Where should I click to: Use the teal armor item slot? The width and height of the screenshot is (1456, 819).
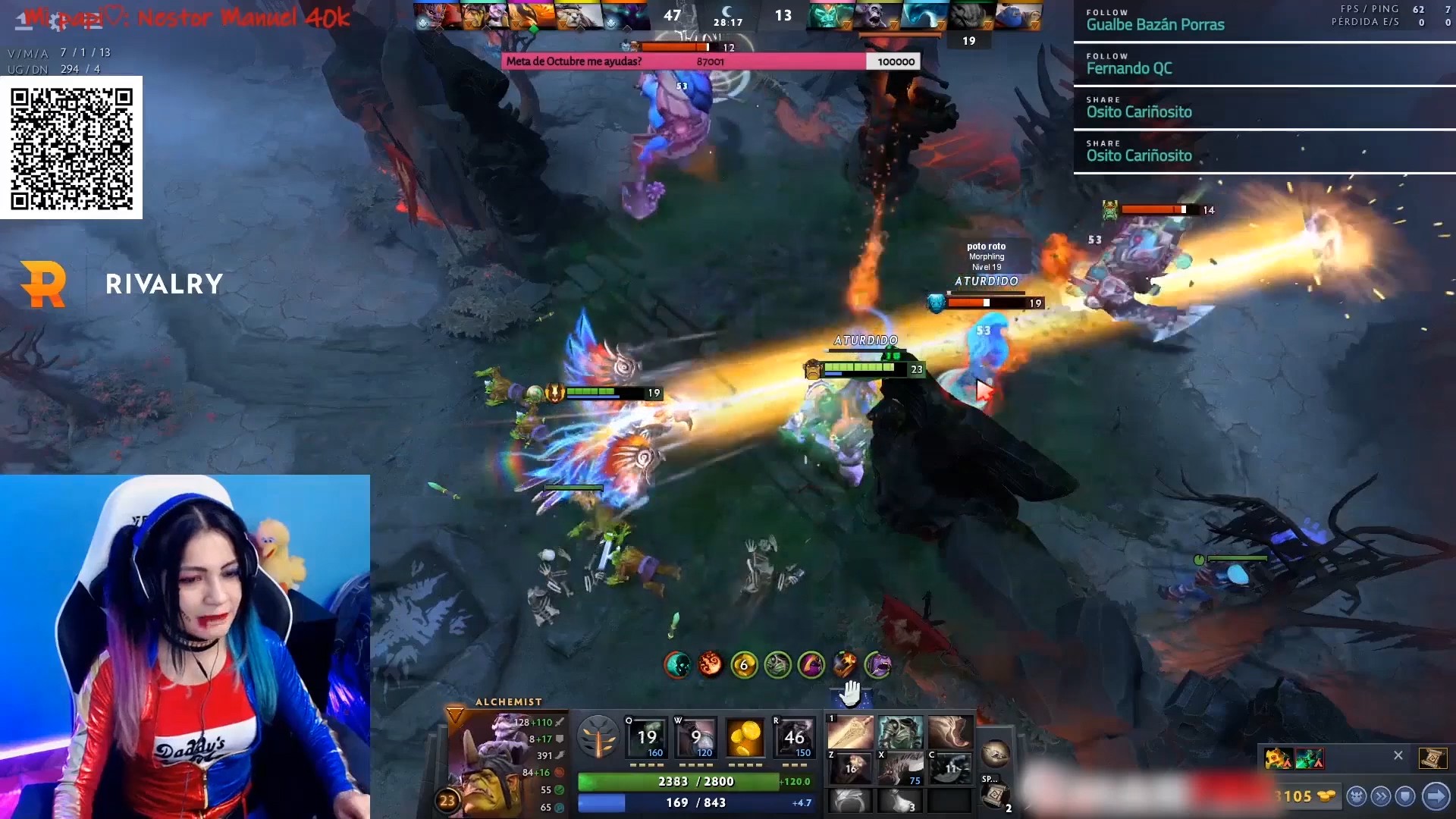[900, 732]
